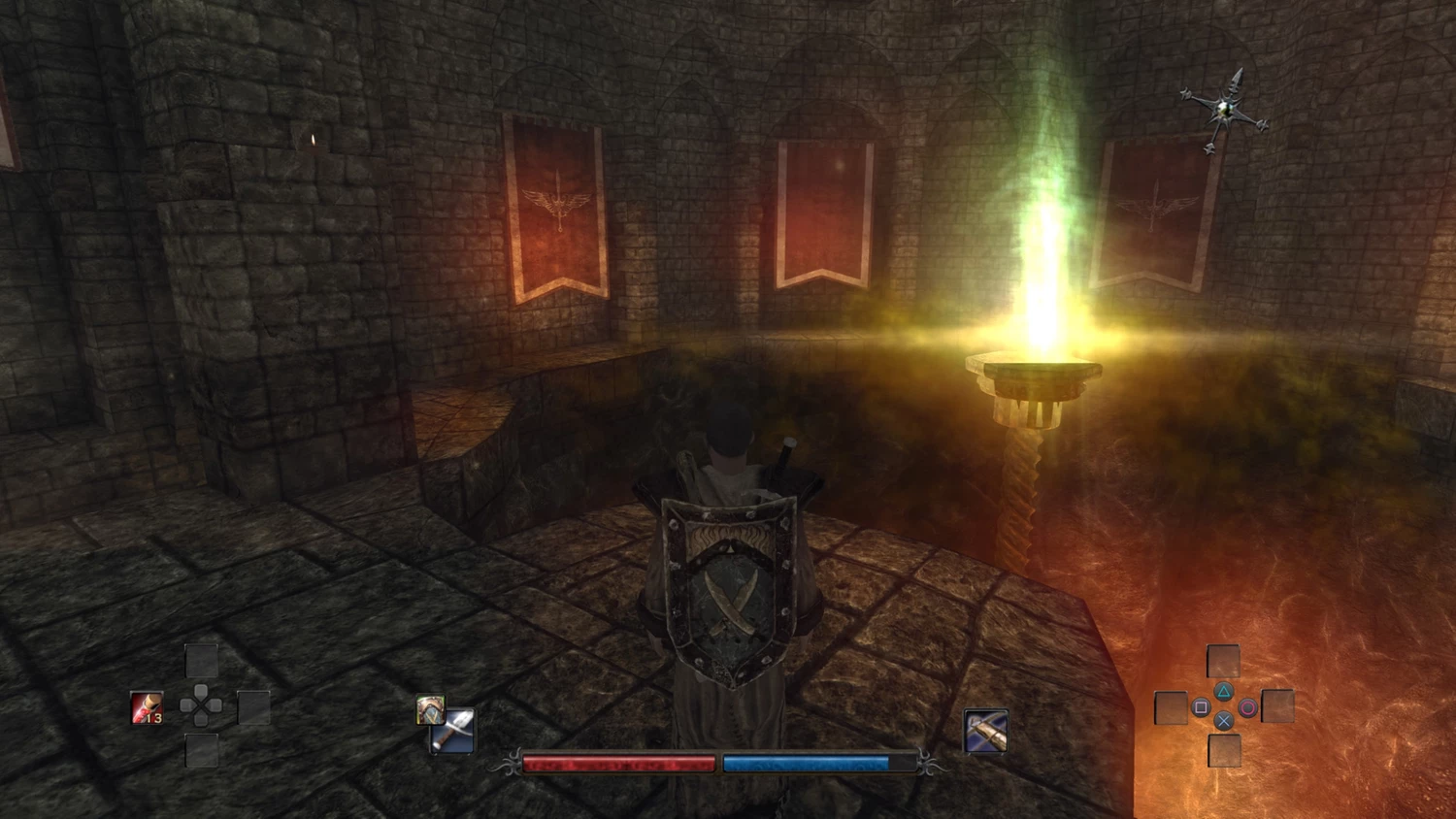Click the compass star indicator

[x=1225, y=110]
